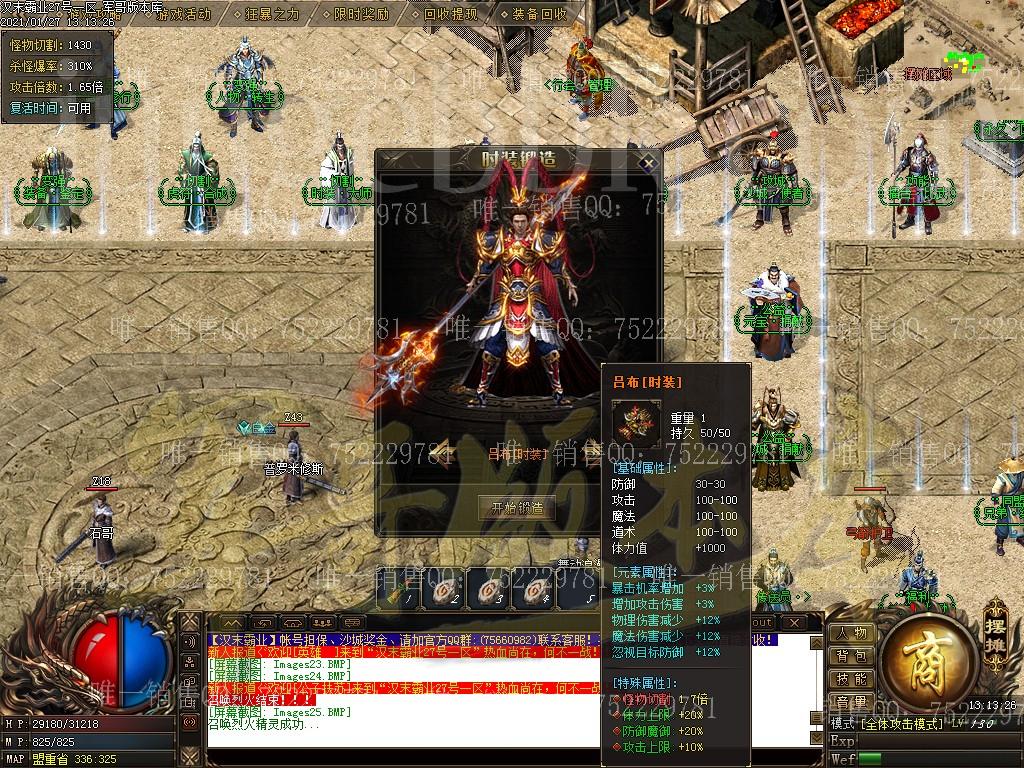Open the 背包 bag

[852, 656]
